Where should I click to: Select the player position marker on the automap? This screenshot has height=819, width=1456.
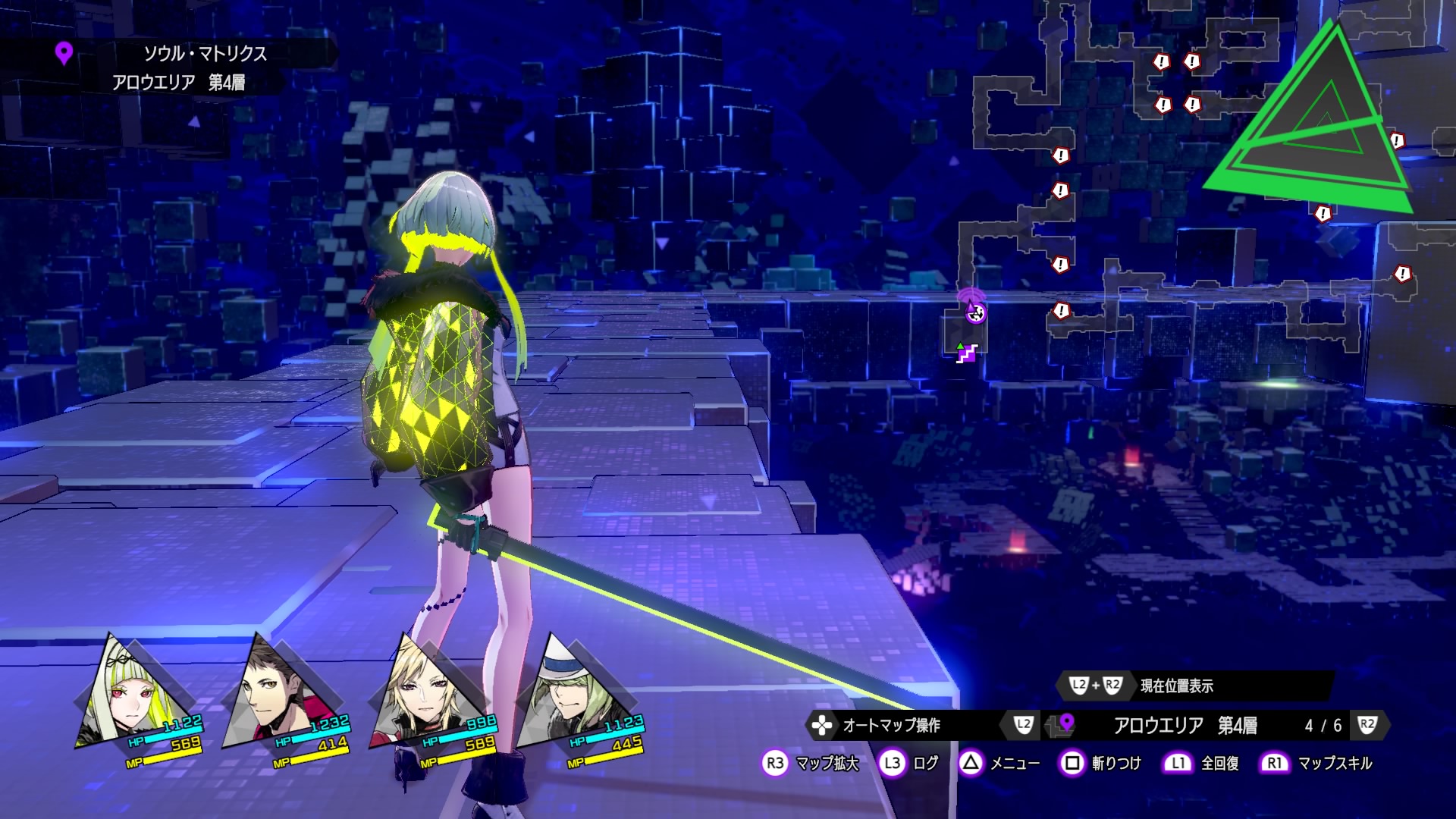click(975, 312)
